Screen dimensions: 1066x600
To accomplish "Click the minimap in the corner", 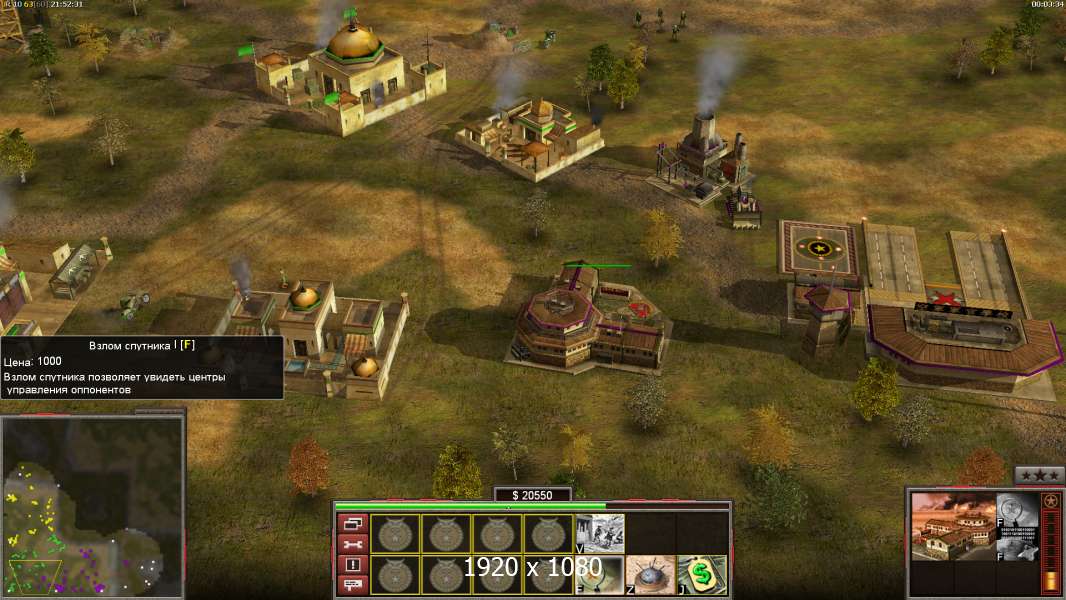I will click(x=92, y=506).
